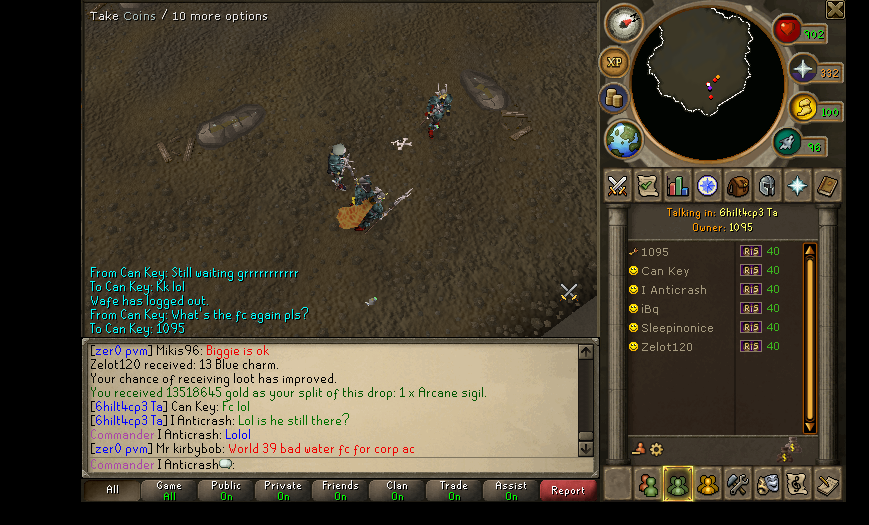Viewport: 869px width, 525px height.
Task: Toggle the XP counter button
Action: 613,62
